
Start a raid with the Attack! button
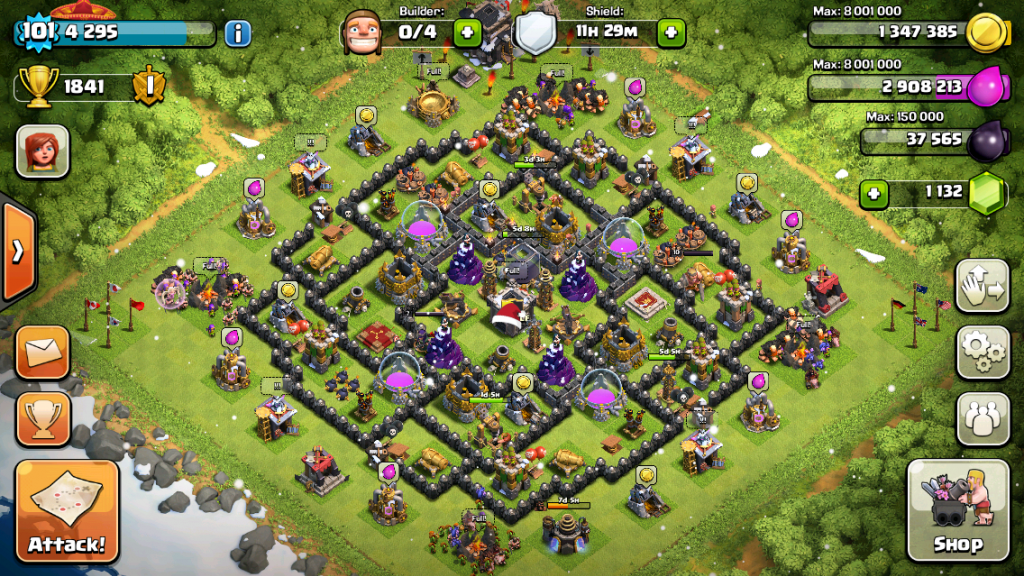(x=67, y=511)
